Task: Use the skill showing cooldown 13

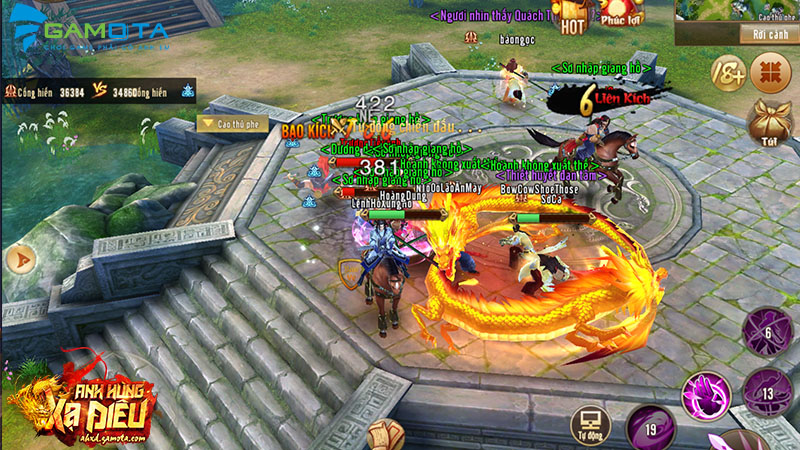Action: 768,391
